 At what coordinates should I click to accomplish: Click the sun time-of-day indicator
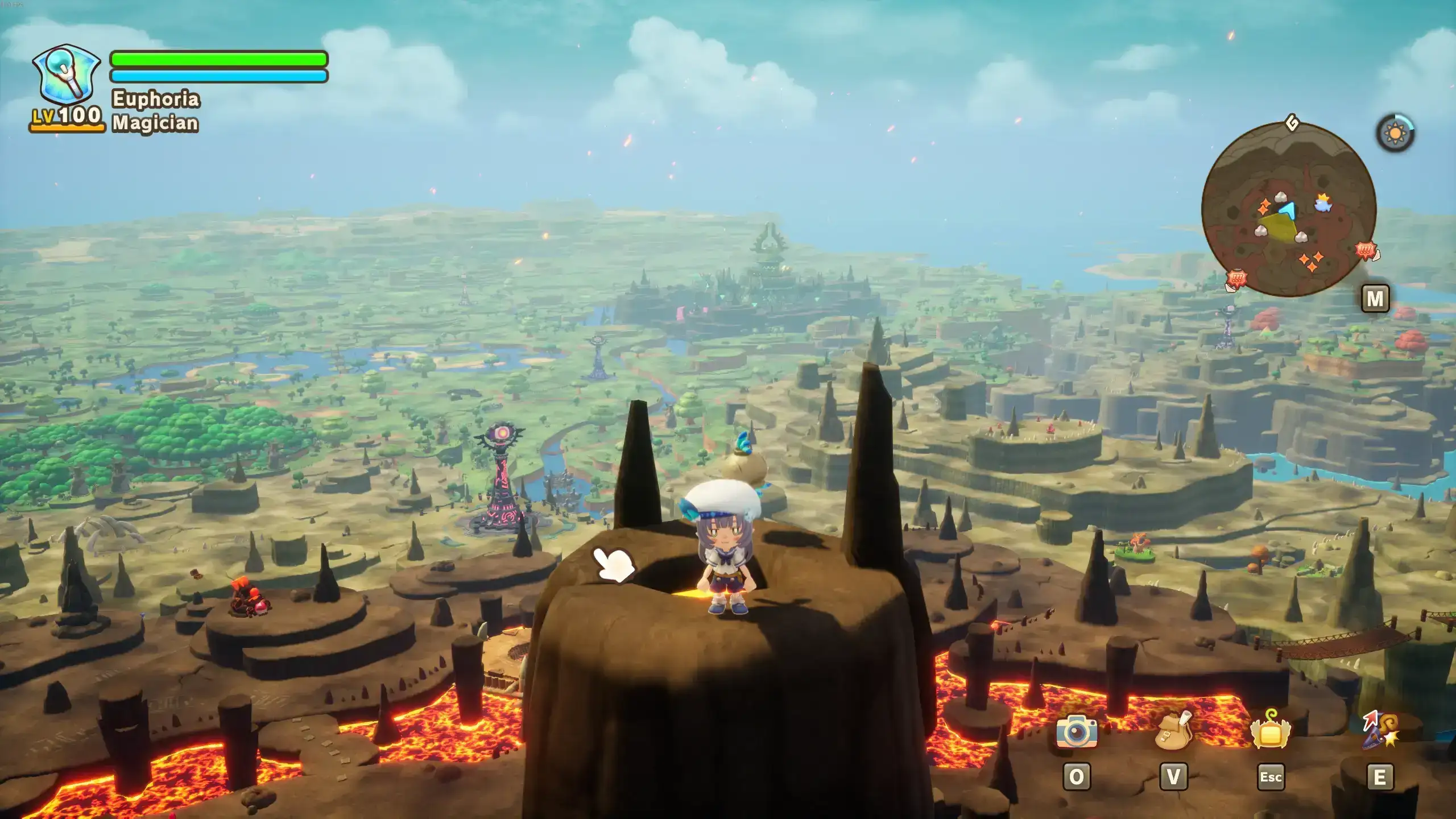(1395, 134)
